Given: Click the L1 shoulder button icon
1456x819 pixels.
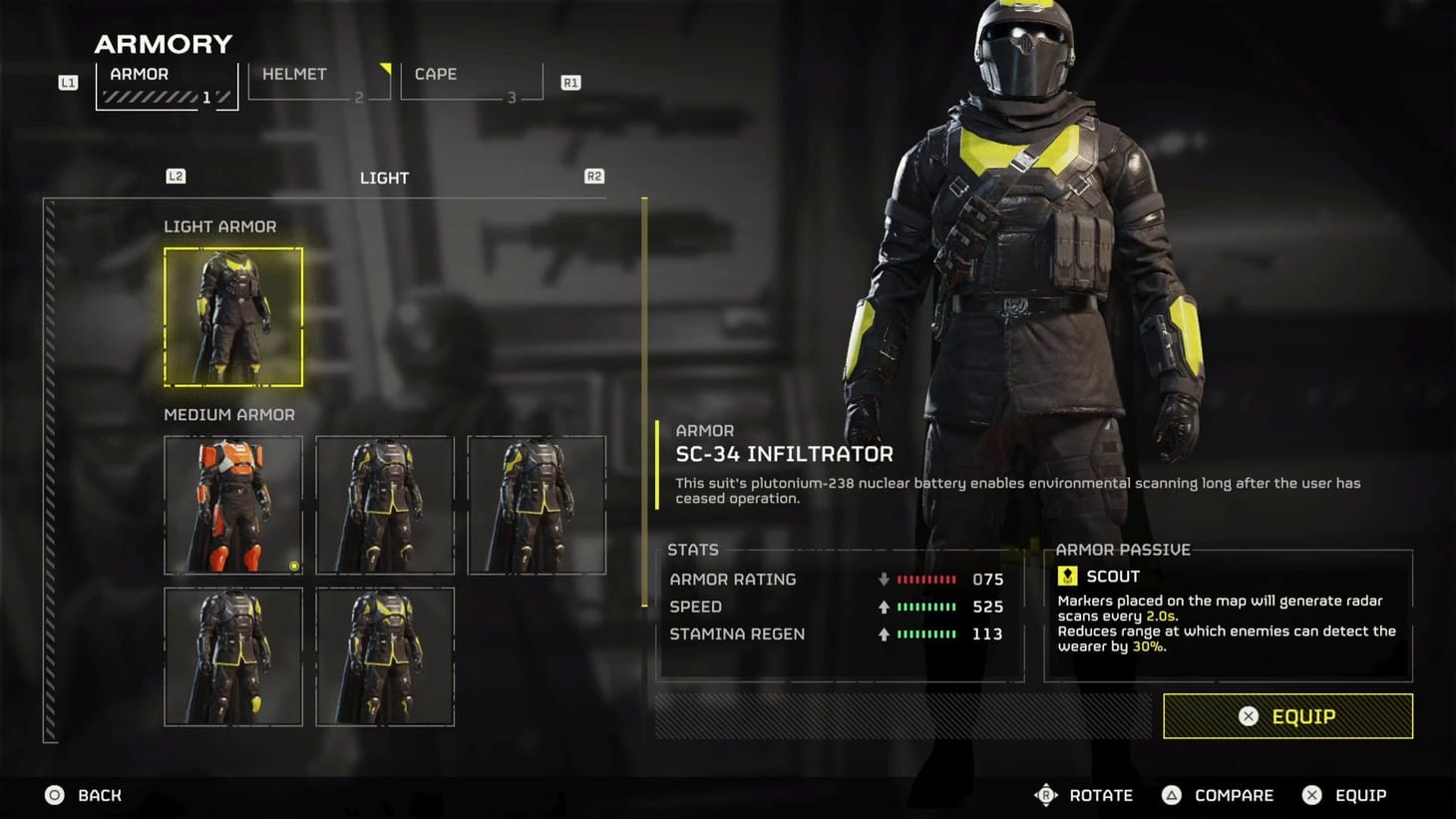Looking at the screenshot, I should click(x=68, y=82).
